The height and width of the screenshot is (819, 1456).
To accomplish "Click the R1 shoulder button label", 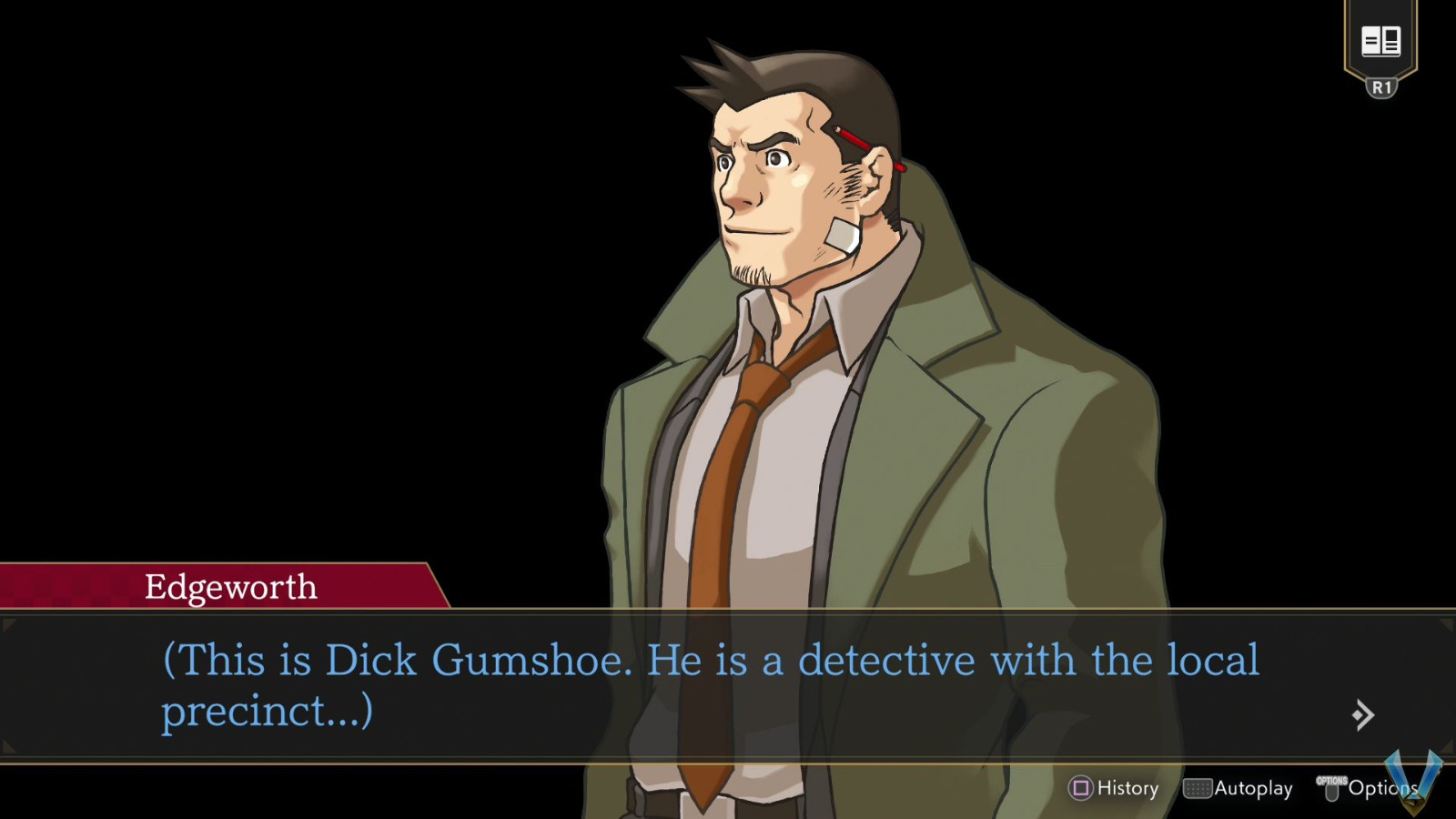I will point(1381,87).
